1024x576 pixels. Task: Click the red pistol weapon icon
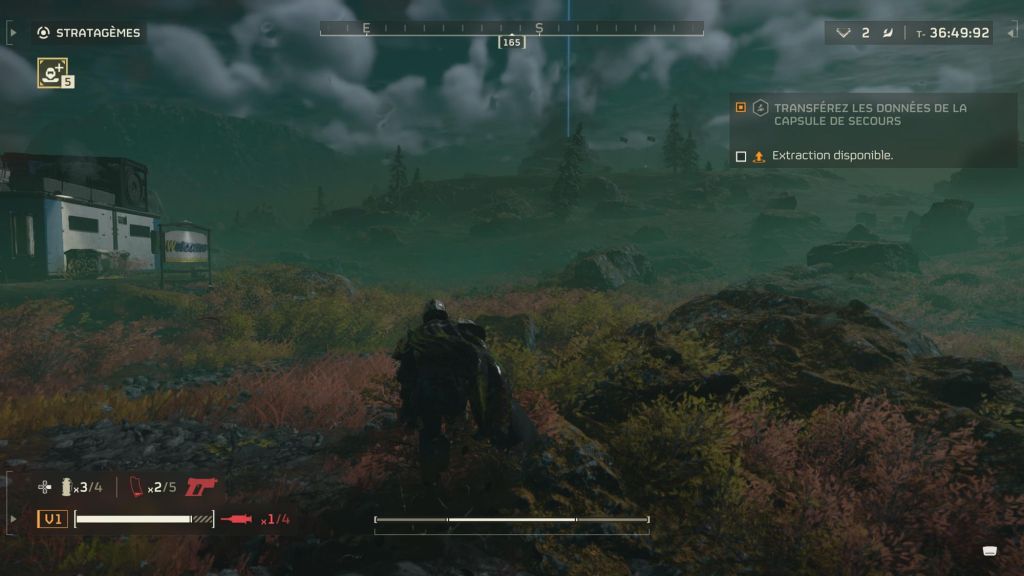click(x=201, y=487)
